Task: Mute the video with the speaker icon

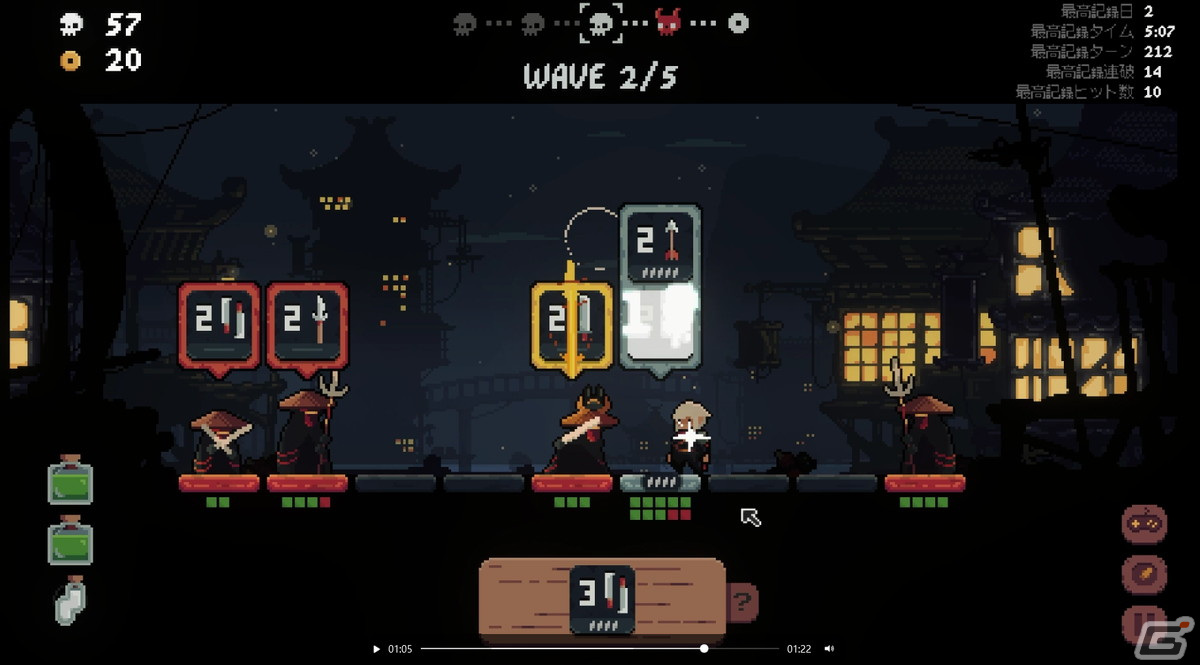Action: pos(829,649)
